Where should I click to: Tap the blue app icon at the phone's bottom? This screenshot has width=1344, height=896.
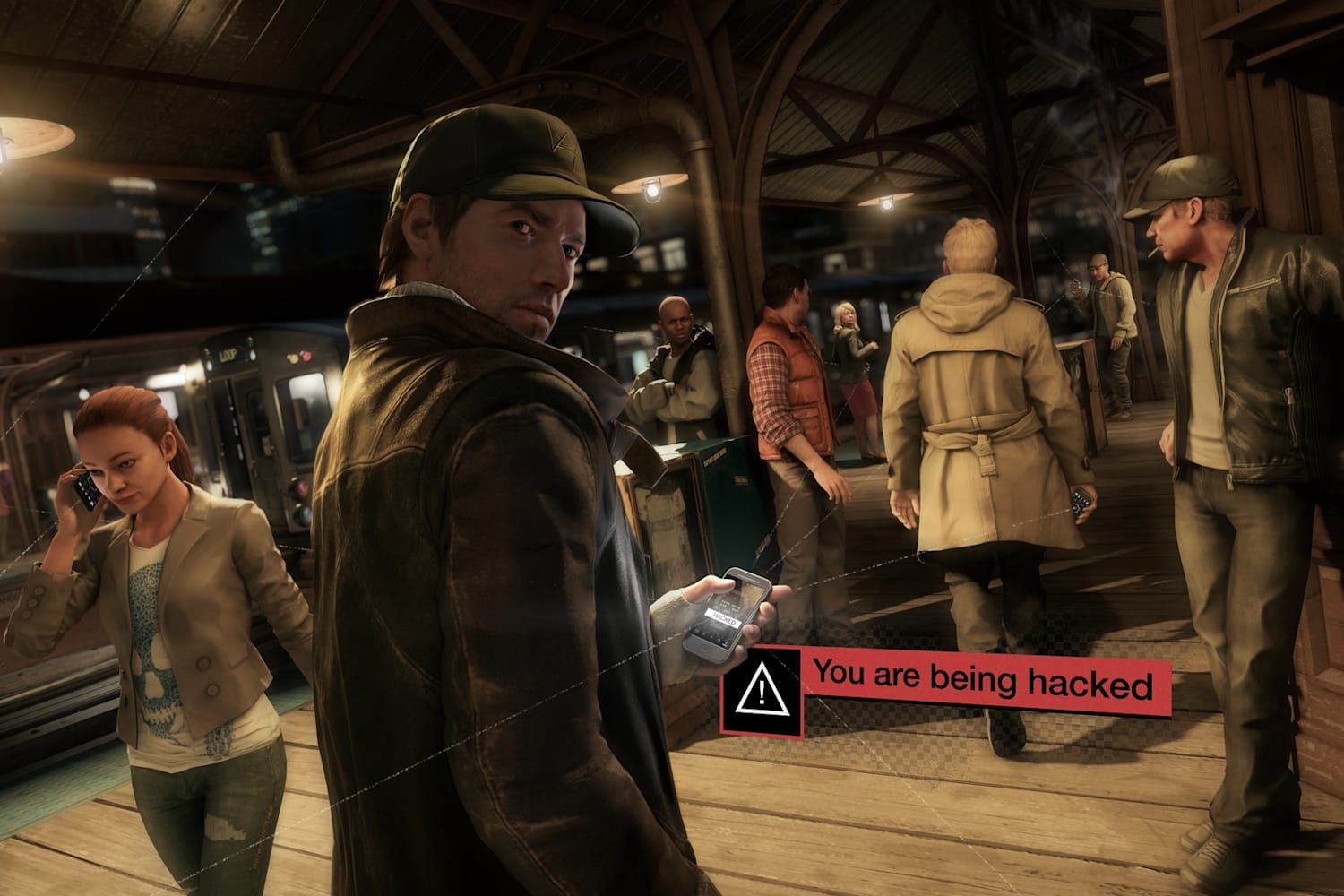click(724, 642)
